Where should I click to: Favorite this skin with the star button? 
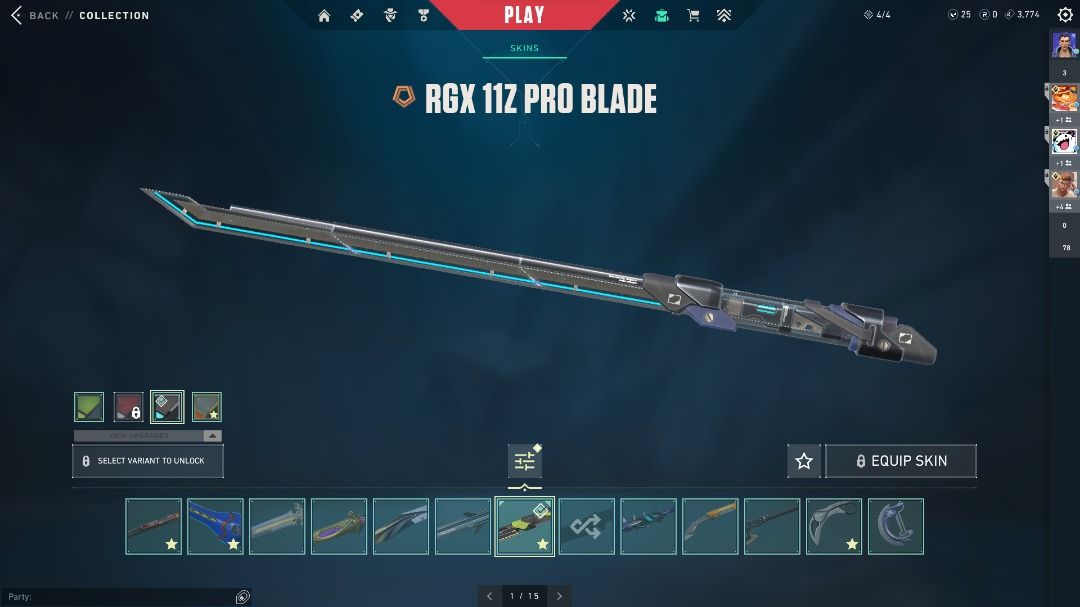pos(804,461)
